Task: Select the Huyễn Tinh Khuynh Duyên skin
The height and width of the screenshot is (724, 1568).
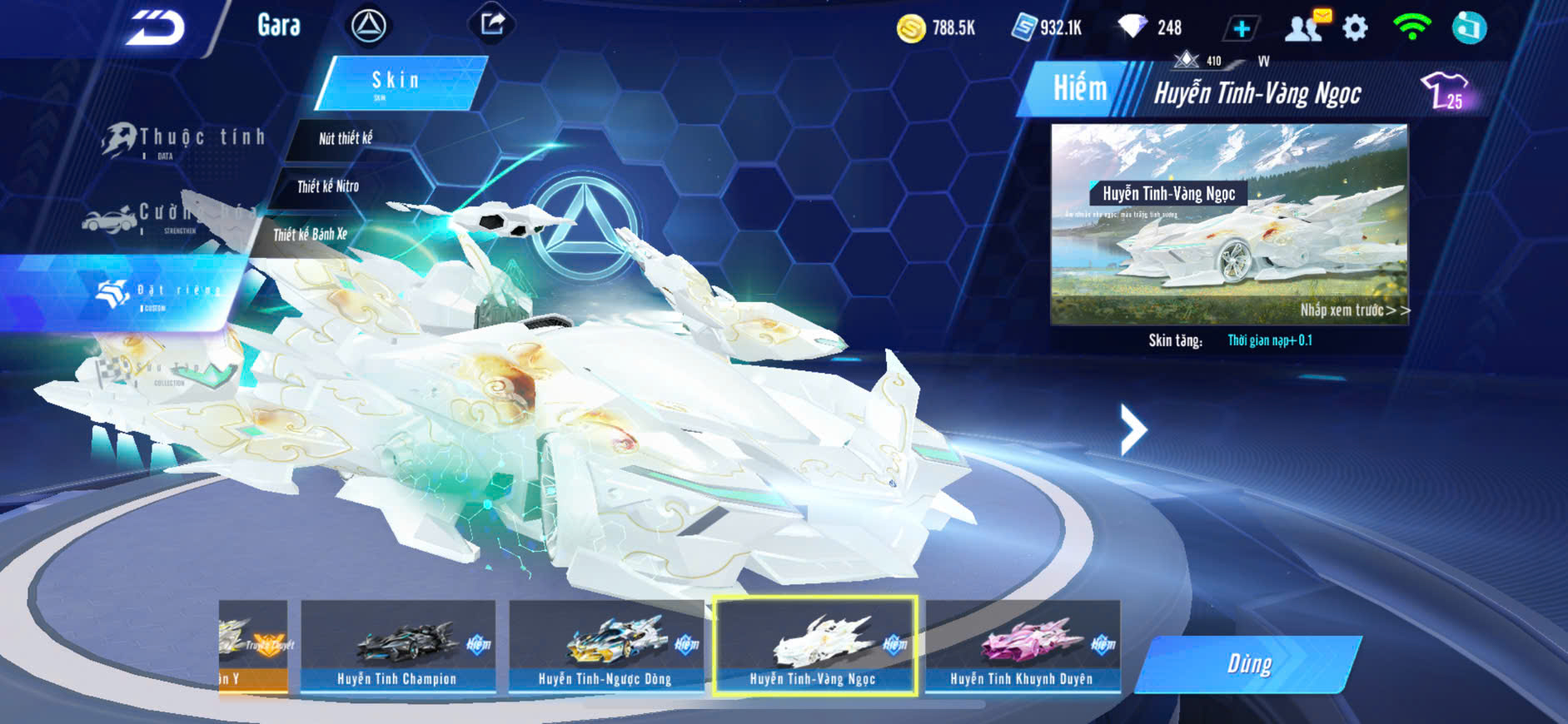Action: pyautogui.click(x=1022, y=647)
